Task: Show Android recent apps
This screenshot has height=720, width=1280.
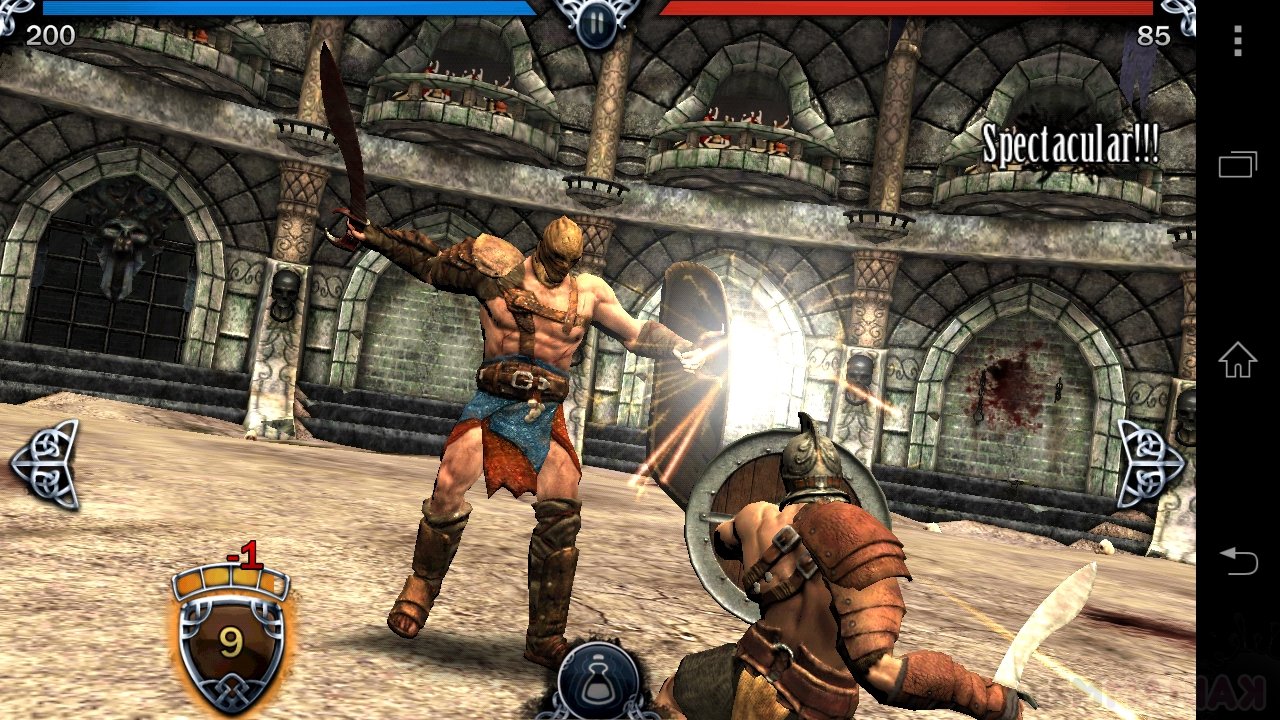Action: point(1238,164)
